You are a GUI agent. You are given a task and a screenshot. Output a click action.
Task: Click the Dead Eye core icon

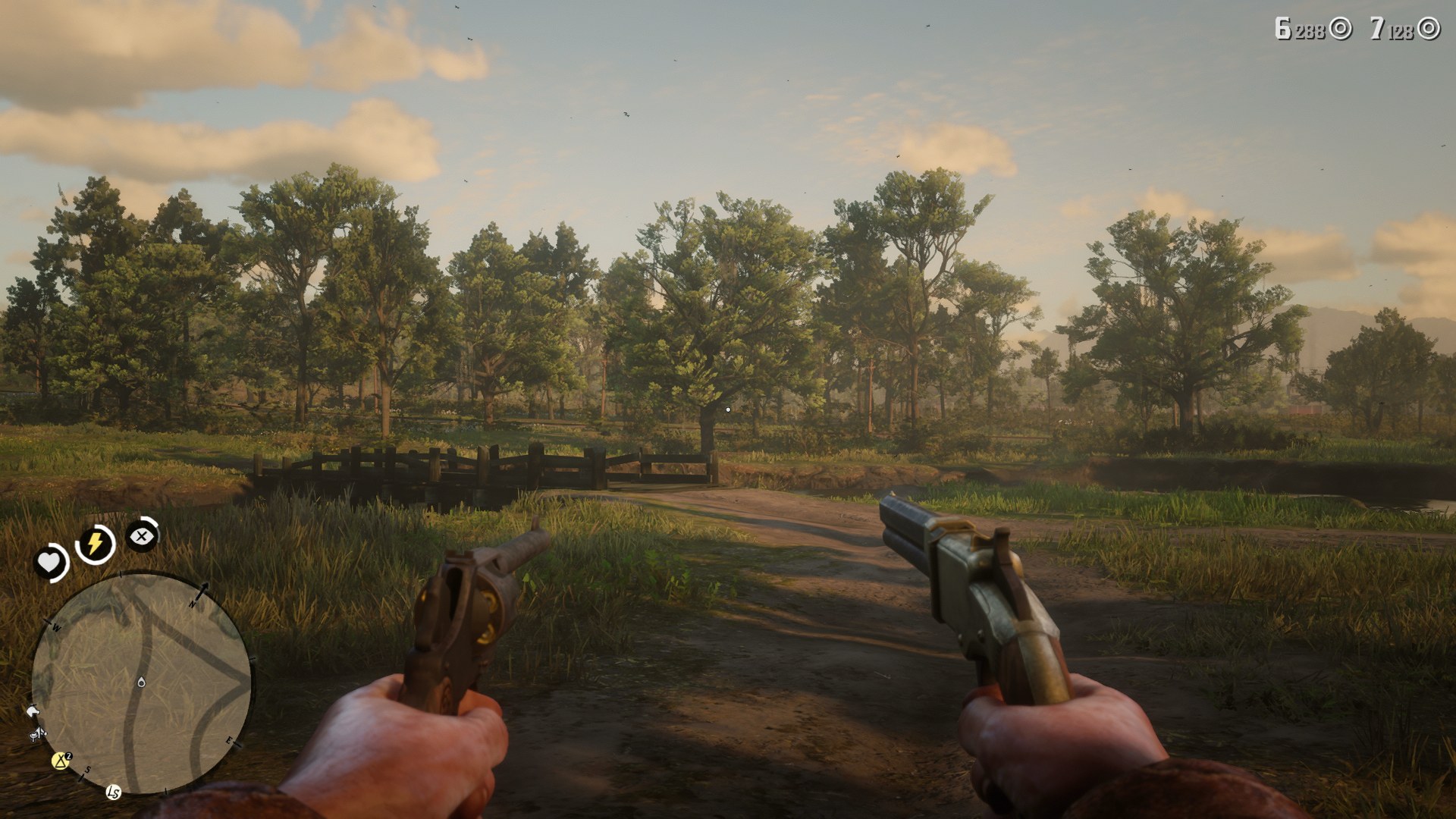pyautogui.click(x=142, y=536)
